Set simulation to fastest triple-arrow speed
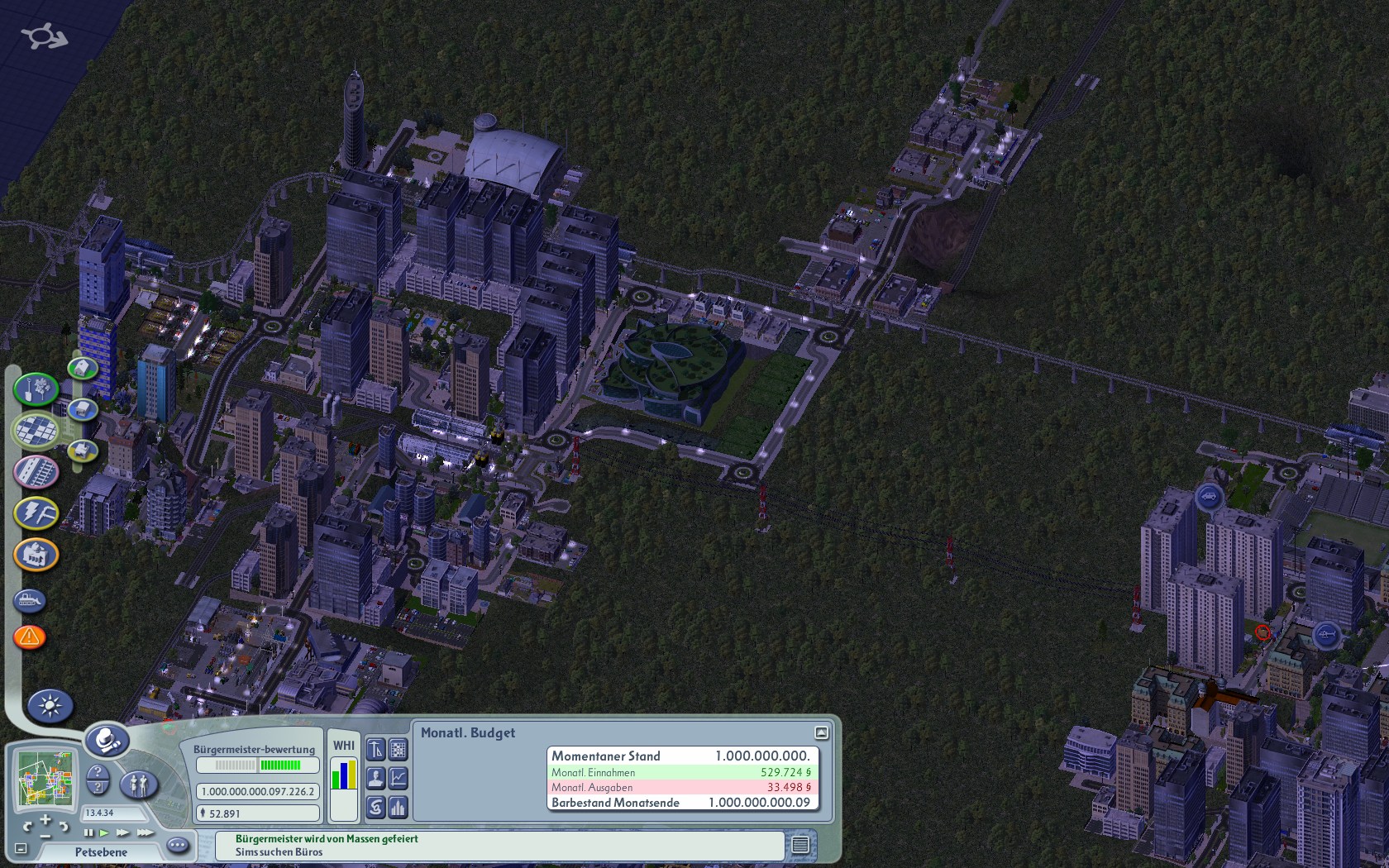 click(146, 832)
